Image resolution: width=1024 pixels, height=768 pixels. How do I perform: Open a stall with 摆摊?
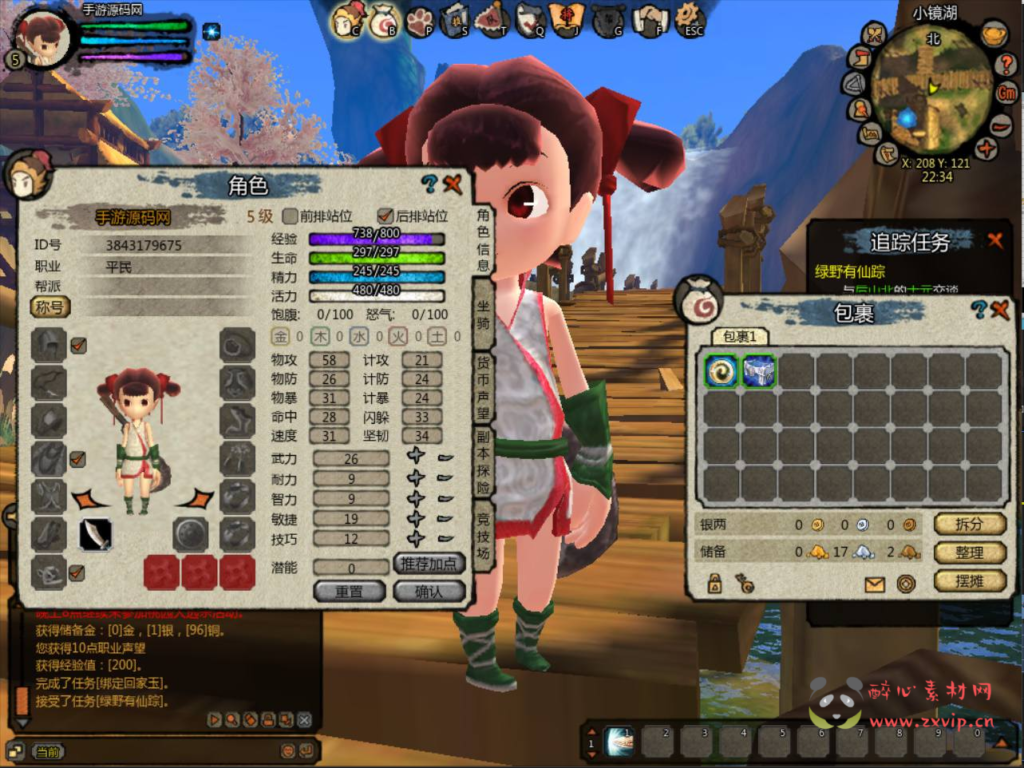click(x=969, y=580)
